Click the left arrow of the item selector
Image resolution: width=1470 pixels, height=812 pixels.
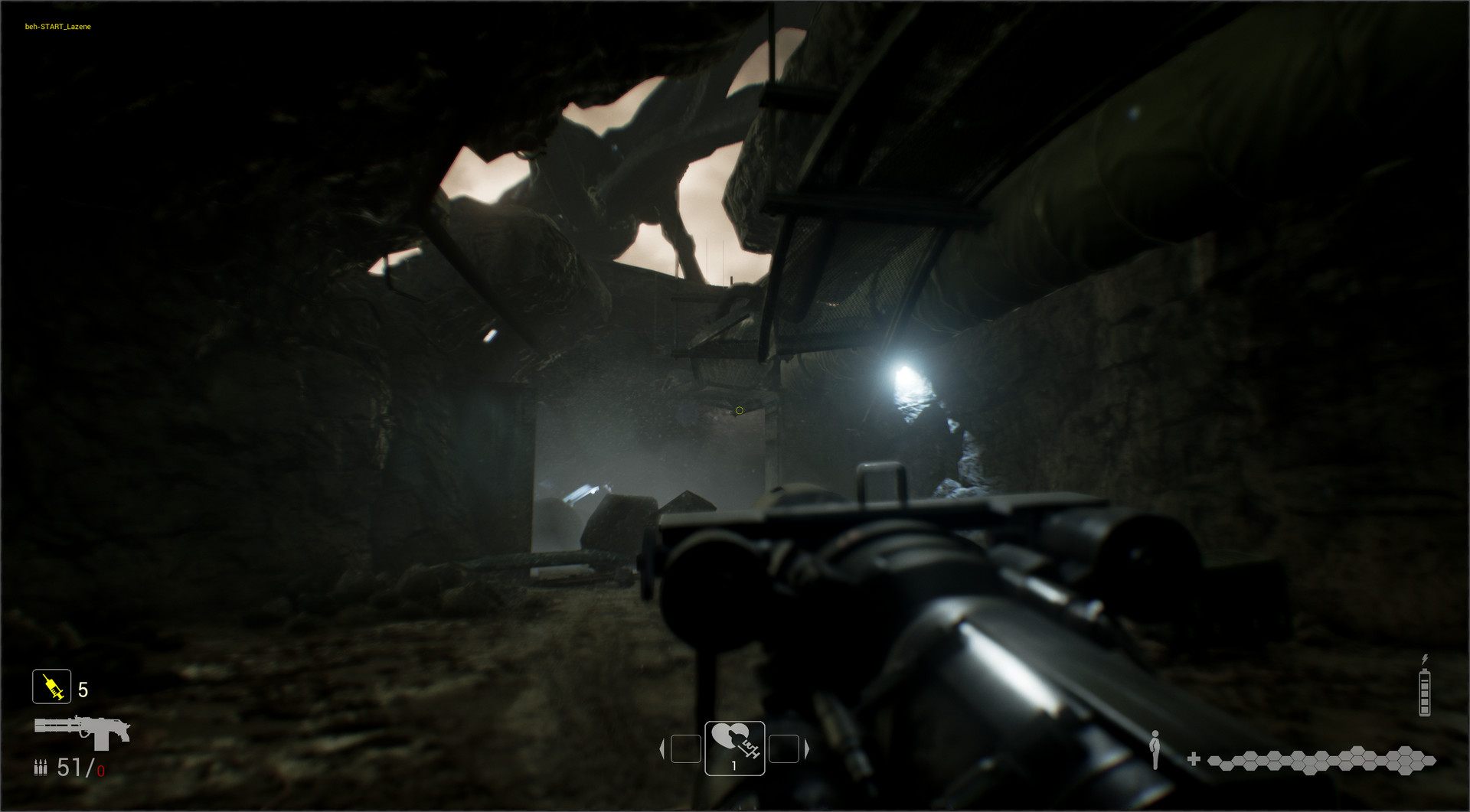tap(662, 748)
